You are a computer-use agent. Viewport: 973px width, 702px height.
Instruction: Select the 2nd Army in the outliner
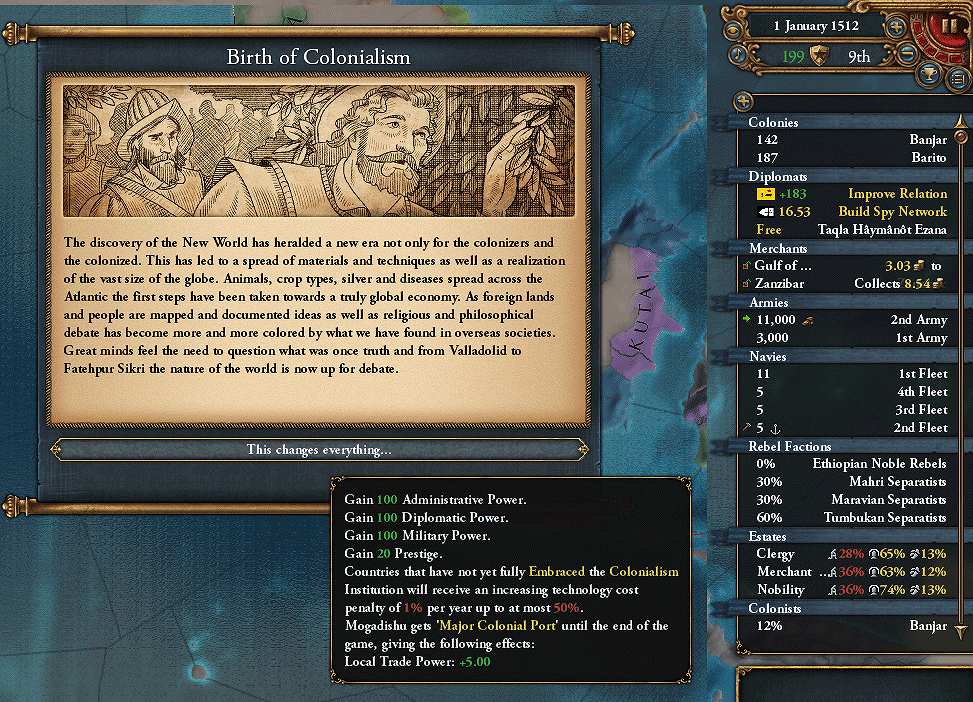(850, 320)
